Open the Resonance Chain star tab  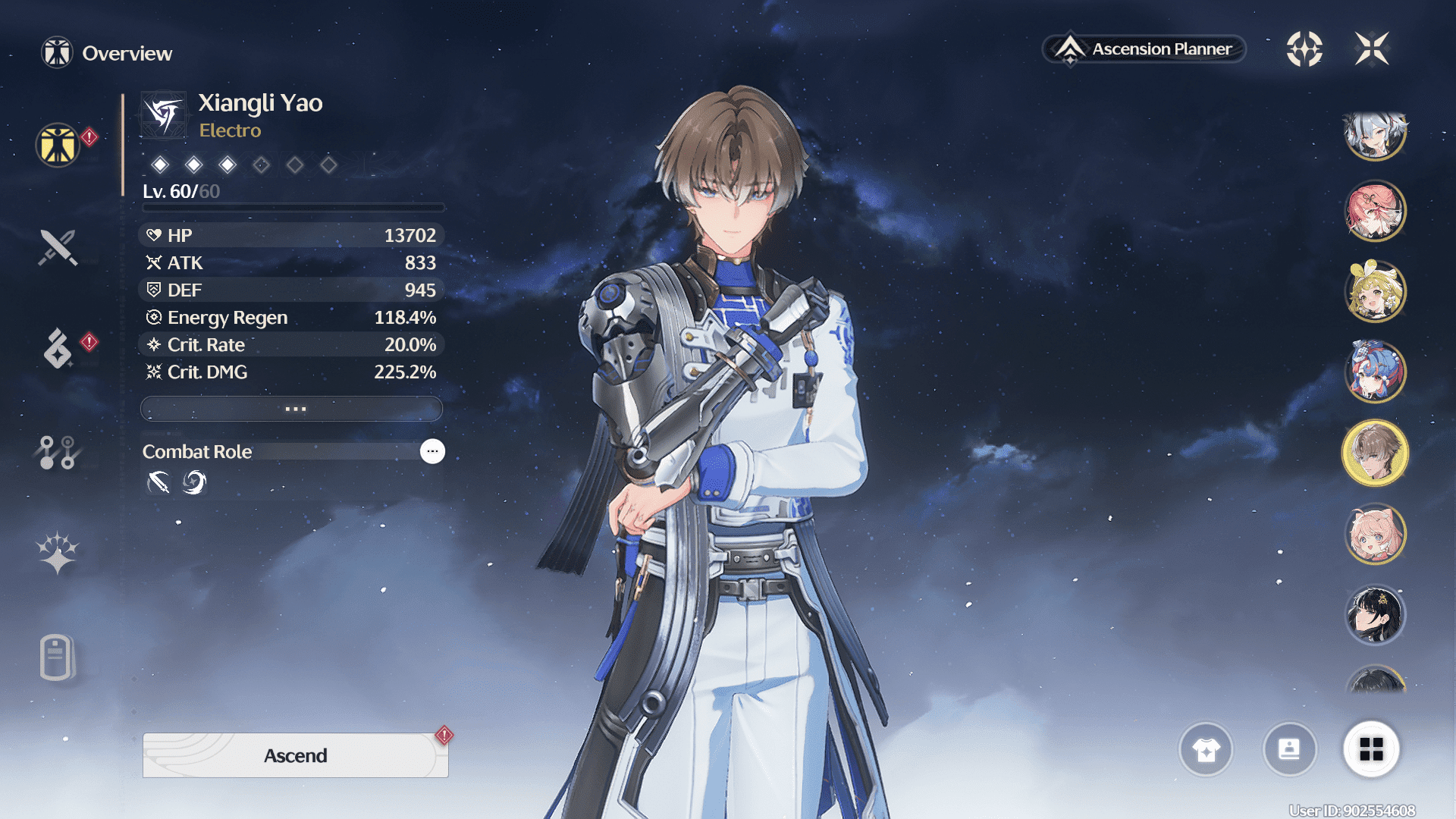point(58,552)
